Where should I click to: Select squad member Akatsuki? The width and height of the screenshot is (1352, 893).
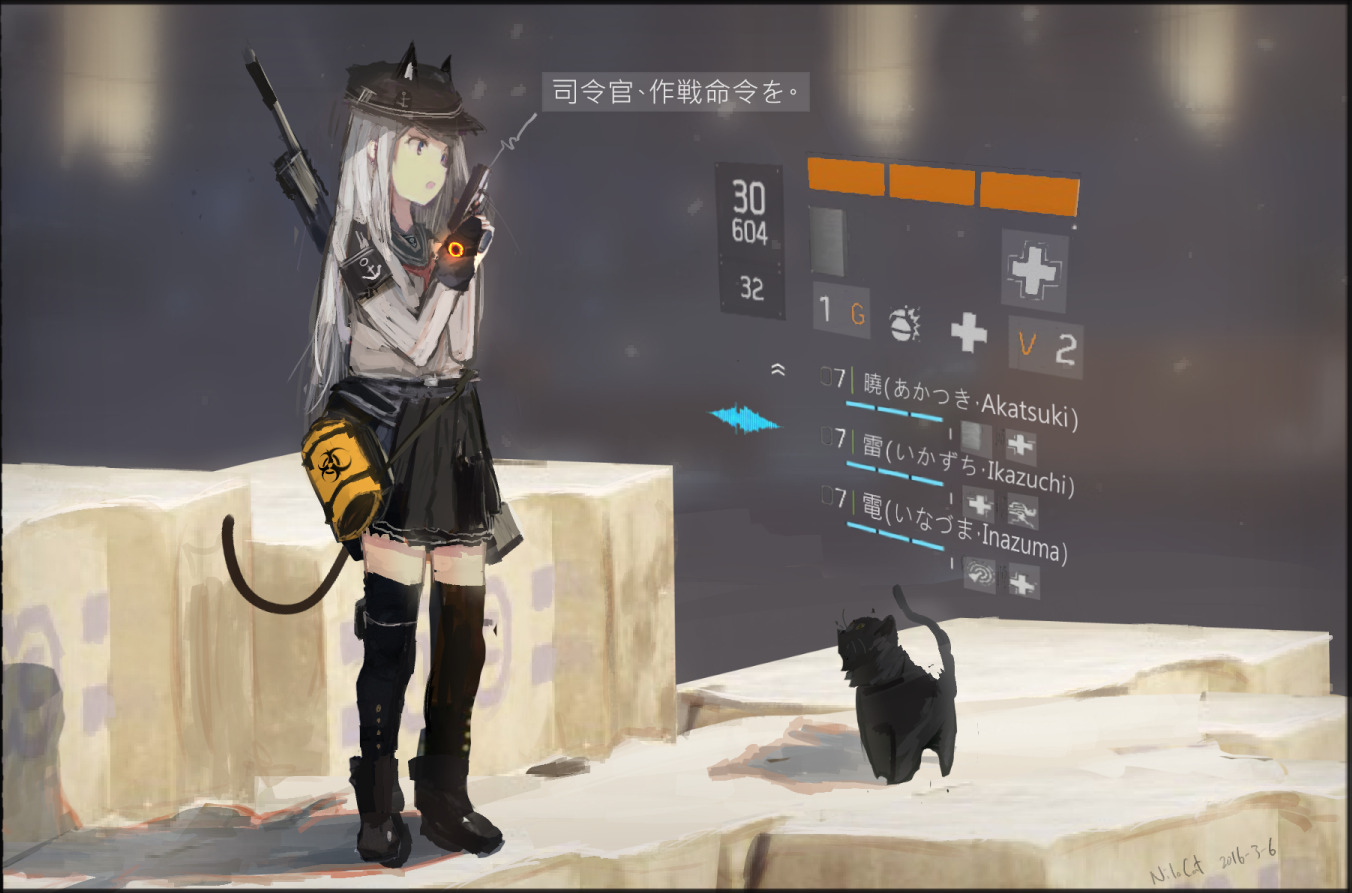click(x=969, y=397)
